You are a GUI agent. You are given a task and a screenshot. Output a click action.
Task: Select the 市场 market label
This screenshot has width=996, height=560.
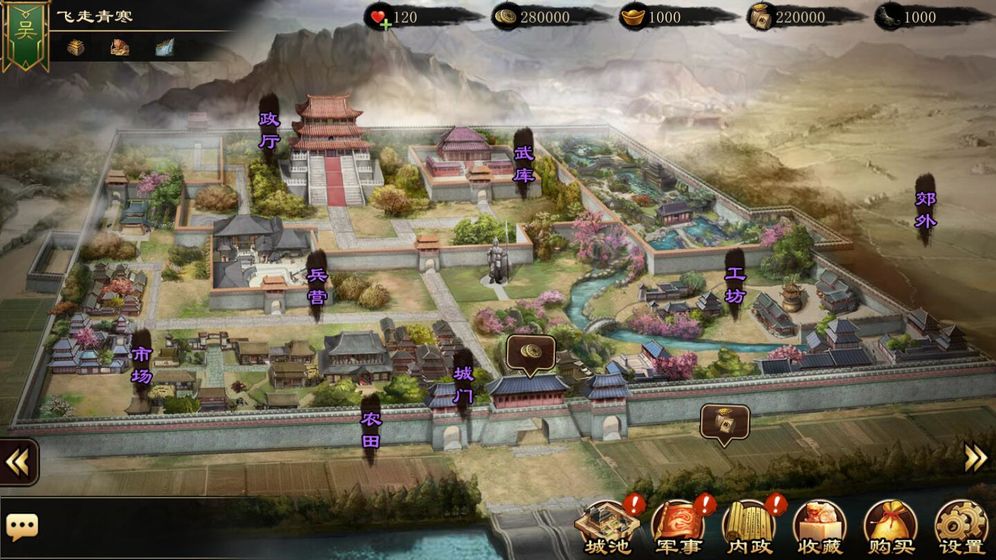pyautogui.click(x=142, y=365)
